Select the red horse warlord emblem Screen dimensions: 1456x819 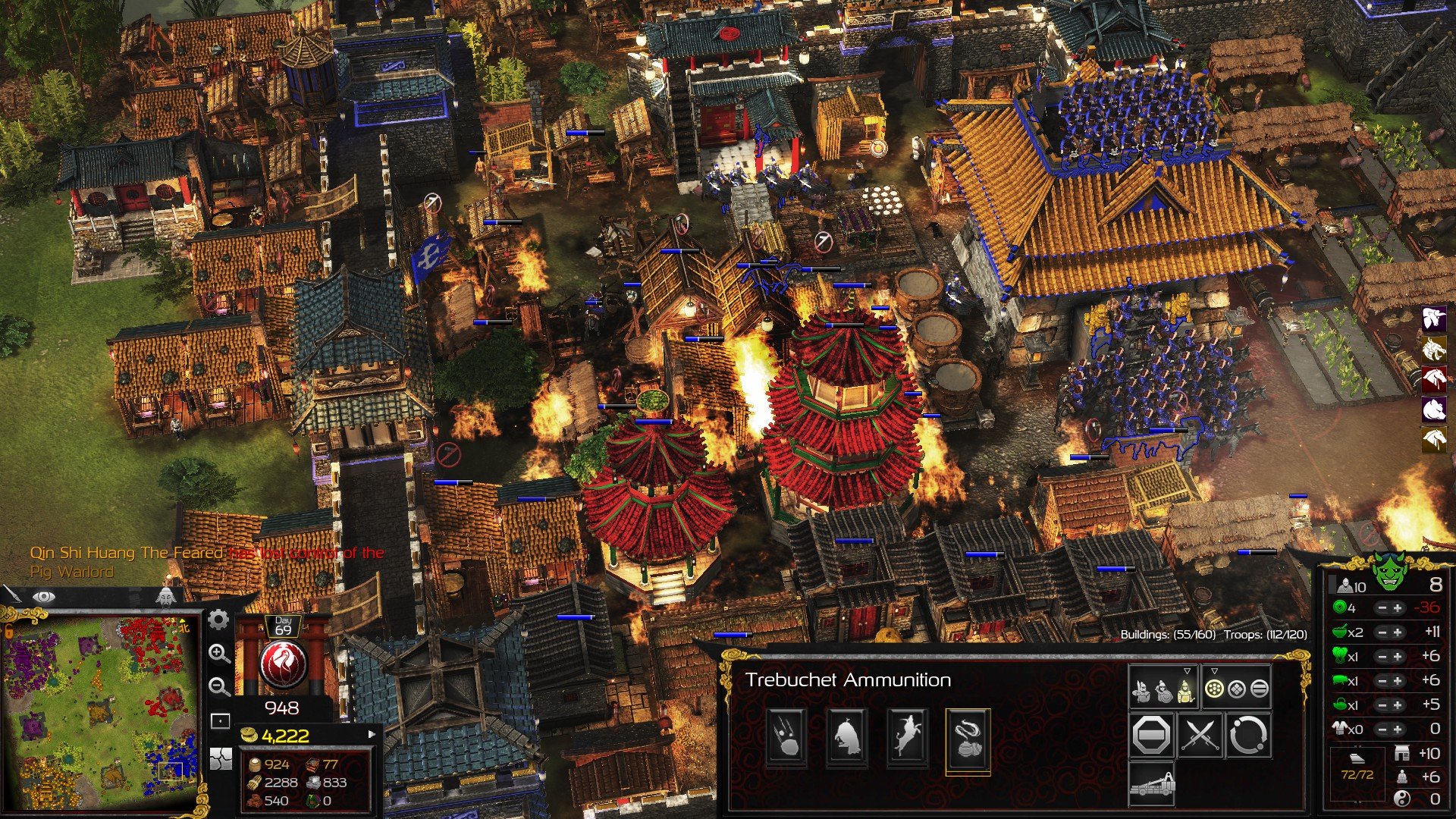tap(1433, 378)
